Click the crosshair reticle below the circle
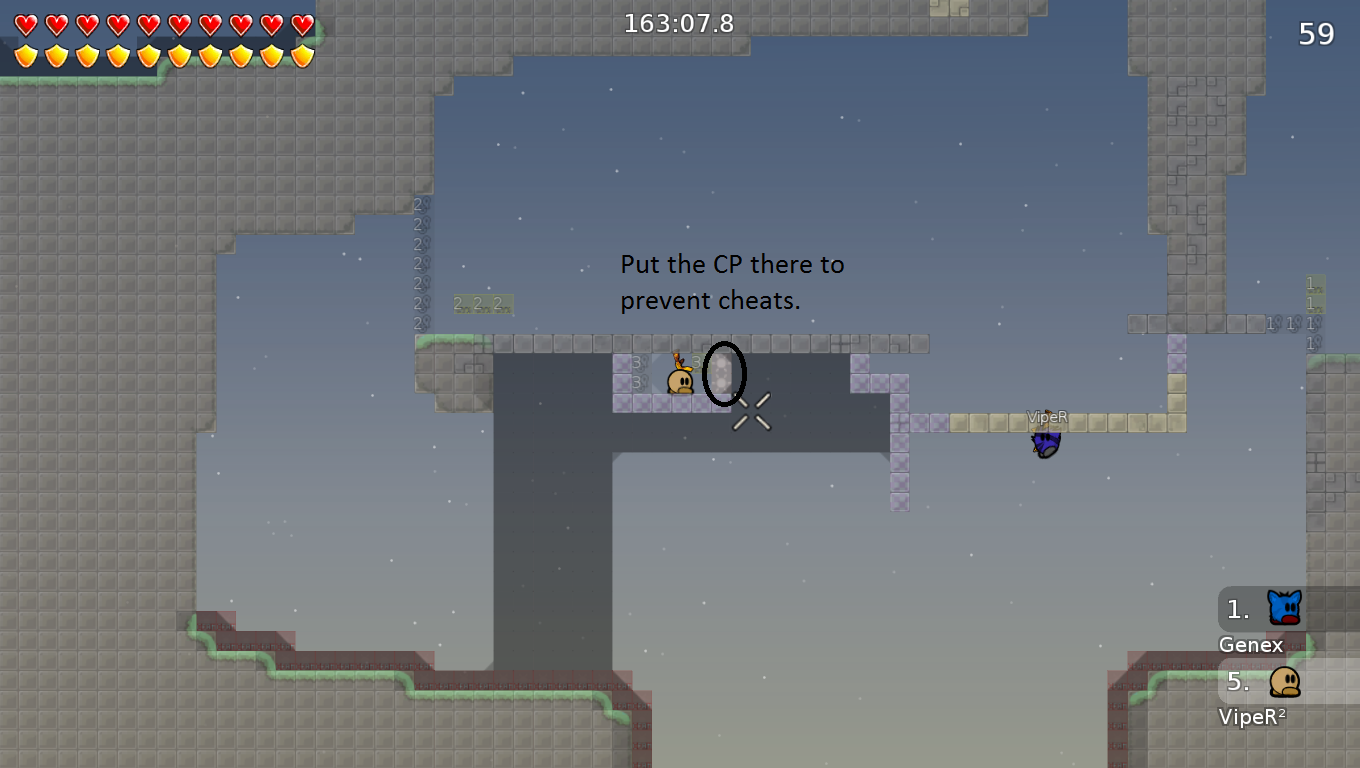Viewport: 1360px width, 768px height. [x=750, y=412]
